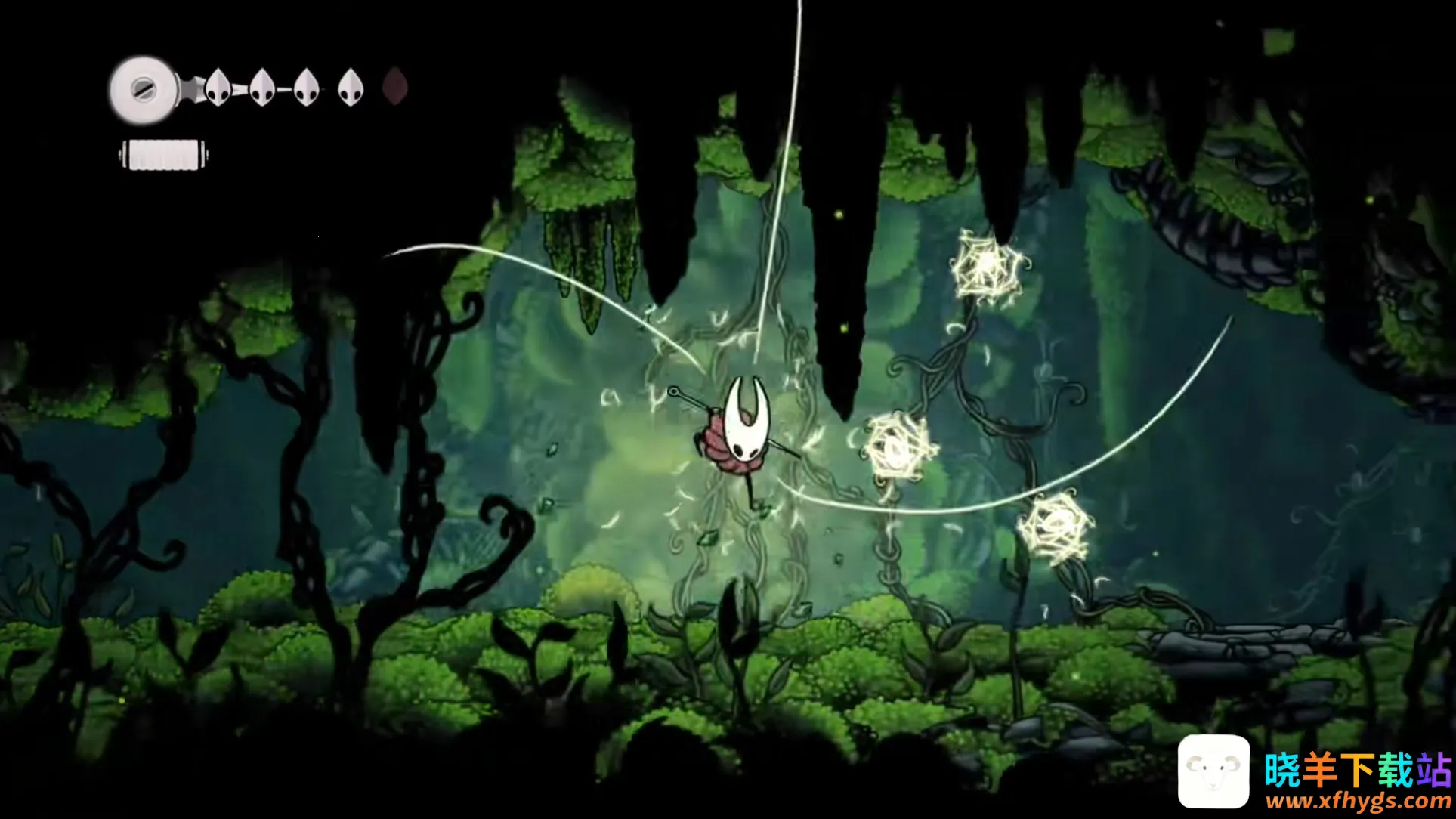This screenshot has width=1456, height=819.
Task: Click the silk spool HUD emblem
Action: [x=143, y=90]
